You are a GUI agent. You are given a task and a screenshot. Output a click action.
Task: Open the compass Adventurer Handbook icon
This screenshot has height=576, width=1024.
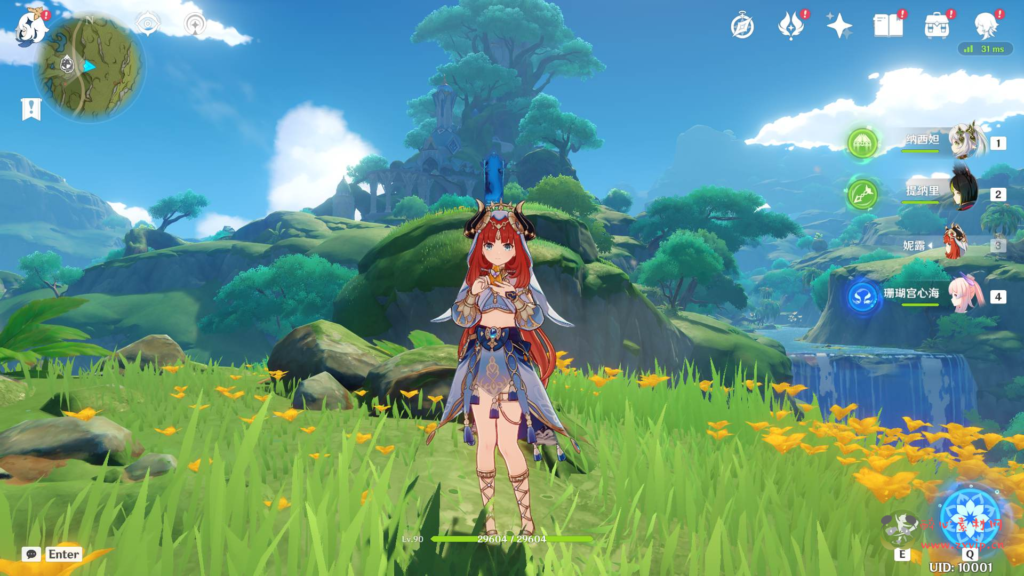[742, 26]
